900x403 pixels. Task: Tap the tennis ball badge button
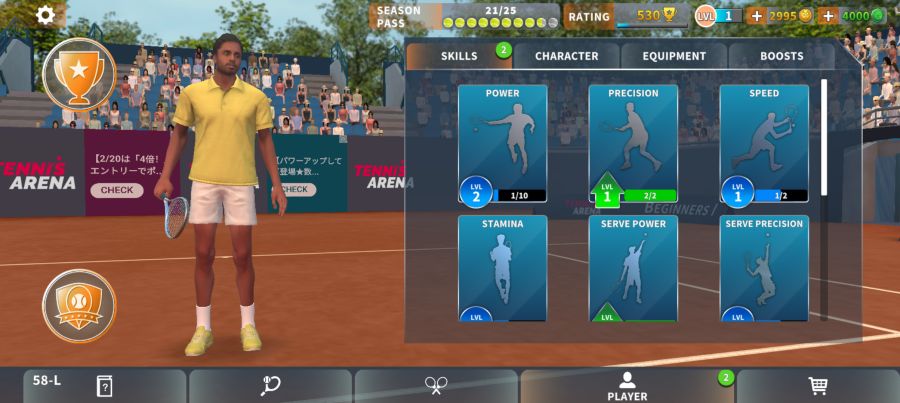[79, 306]
